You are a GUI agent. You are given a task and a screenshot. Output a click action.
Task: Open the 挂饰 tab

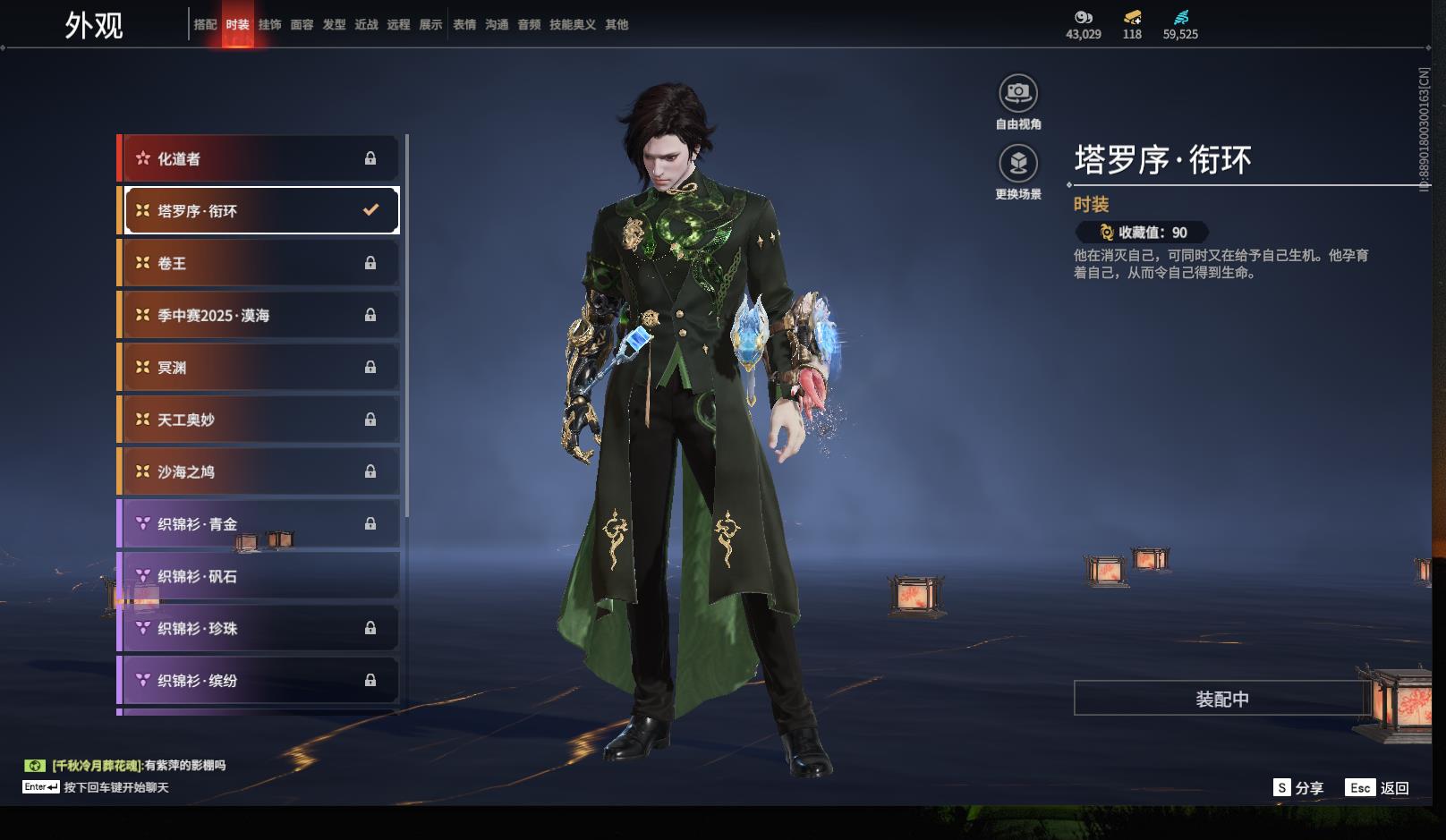click(x=269, y=25)
